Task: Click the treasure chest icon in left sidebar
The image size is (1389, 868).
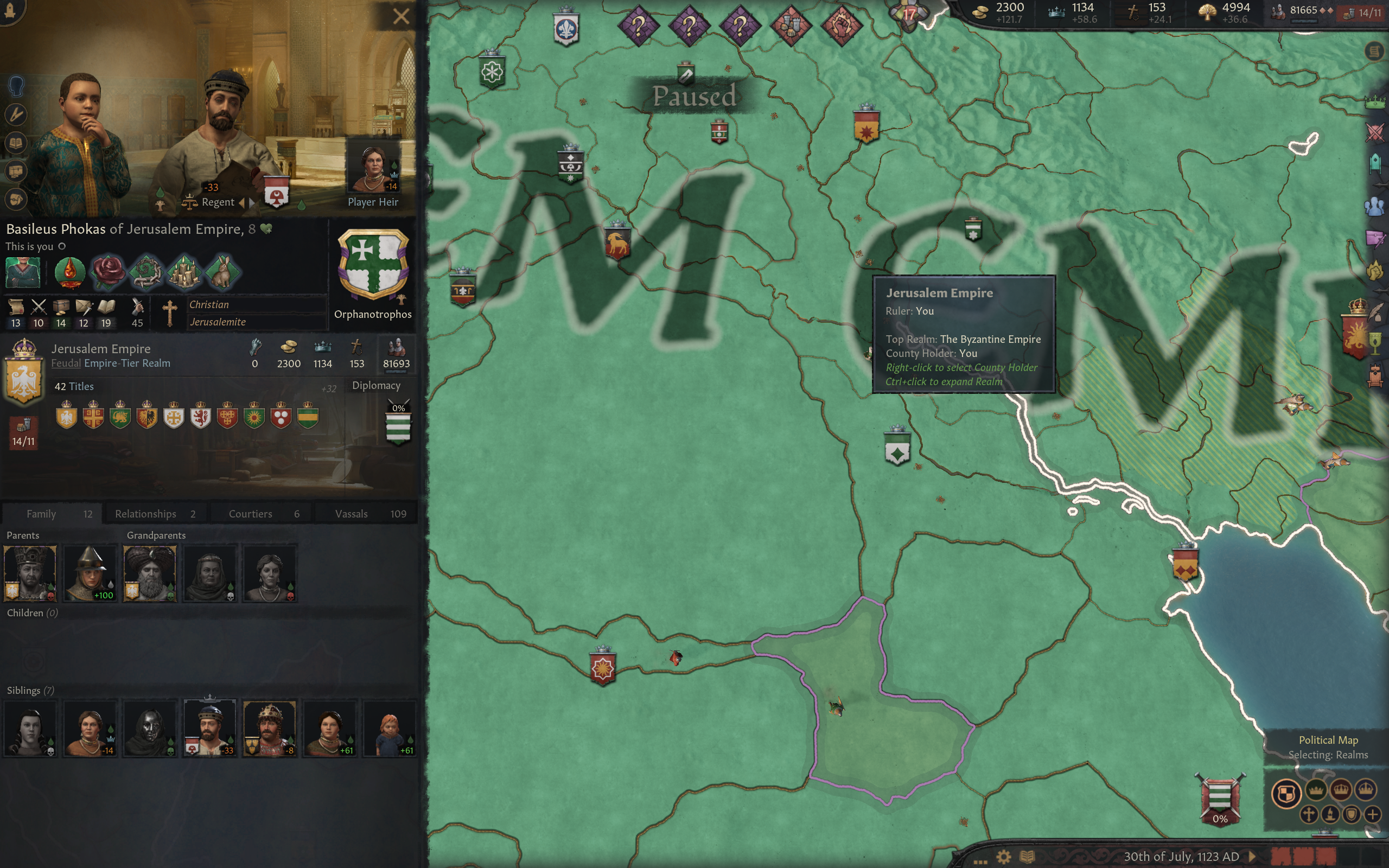Action: pos(16,171)
